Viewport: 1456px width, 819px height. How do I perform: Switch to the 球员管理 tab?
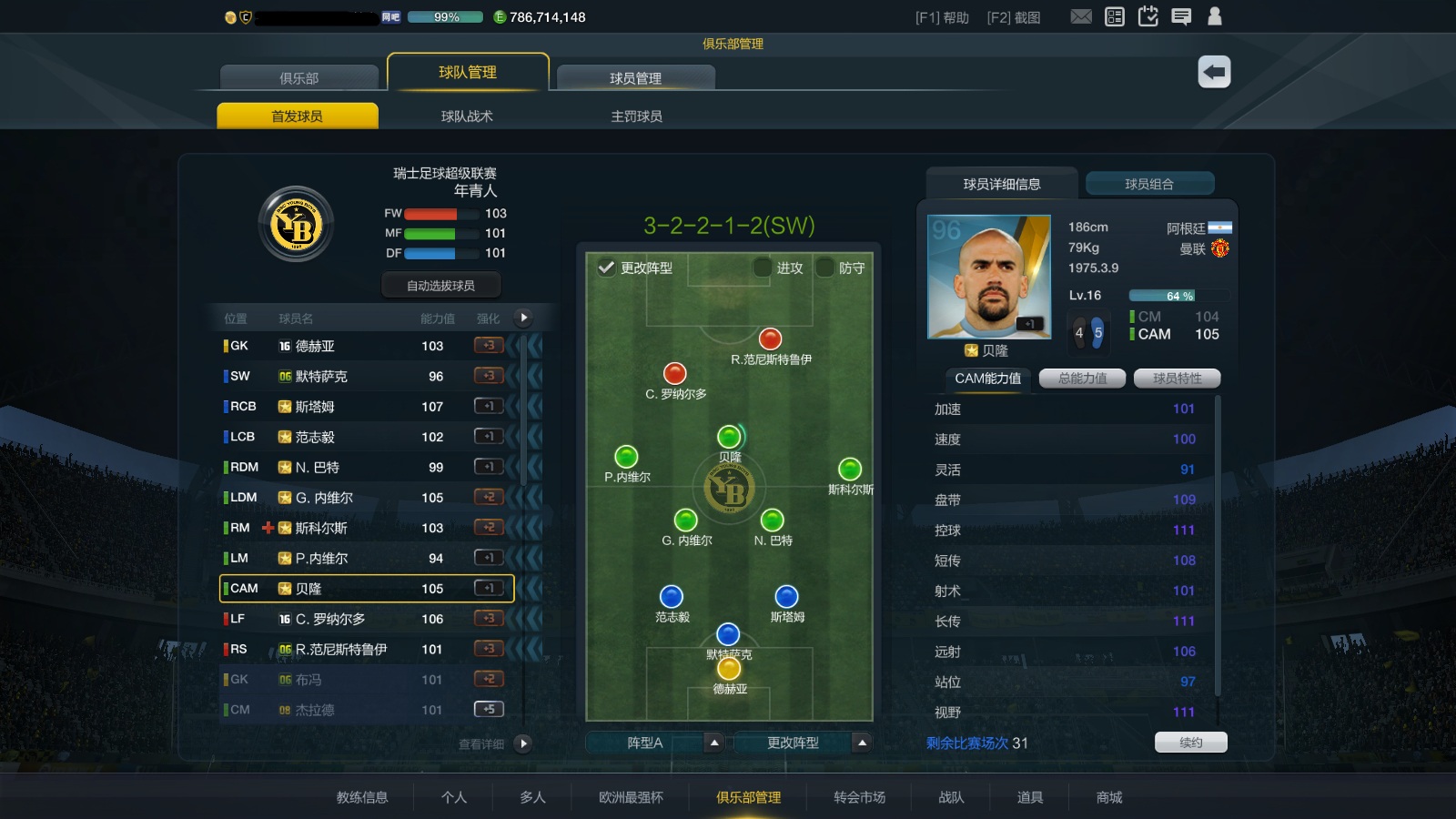pyautogui.click(x=635, y=77)
